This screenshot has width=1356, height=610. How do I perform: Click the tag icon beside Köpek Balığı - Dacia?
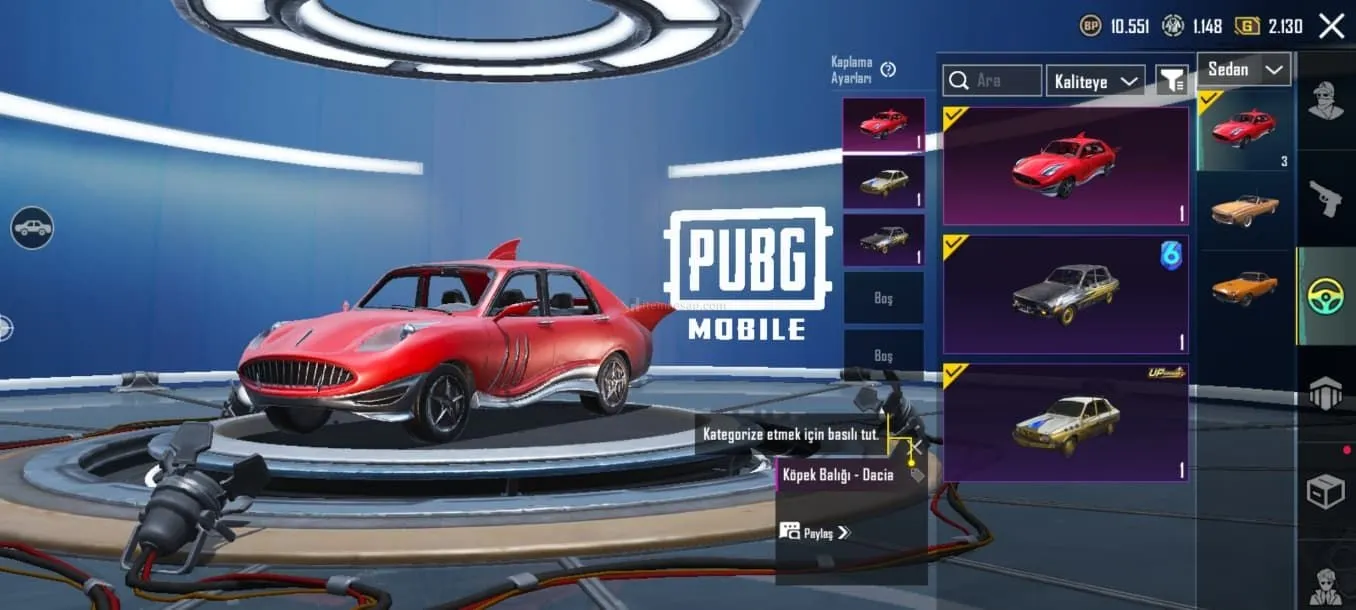coord(916,475)
